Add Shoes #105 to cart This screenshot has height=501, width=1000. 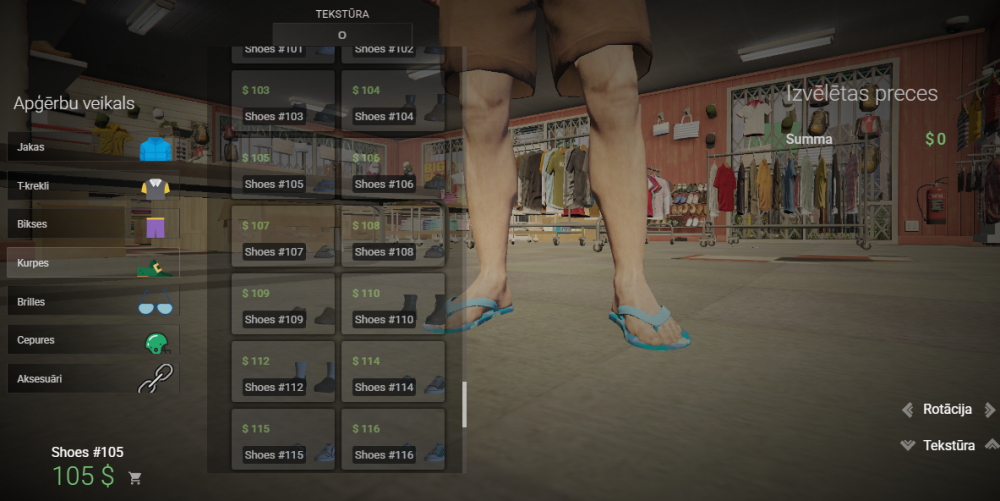tap(135, 478)
